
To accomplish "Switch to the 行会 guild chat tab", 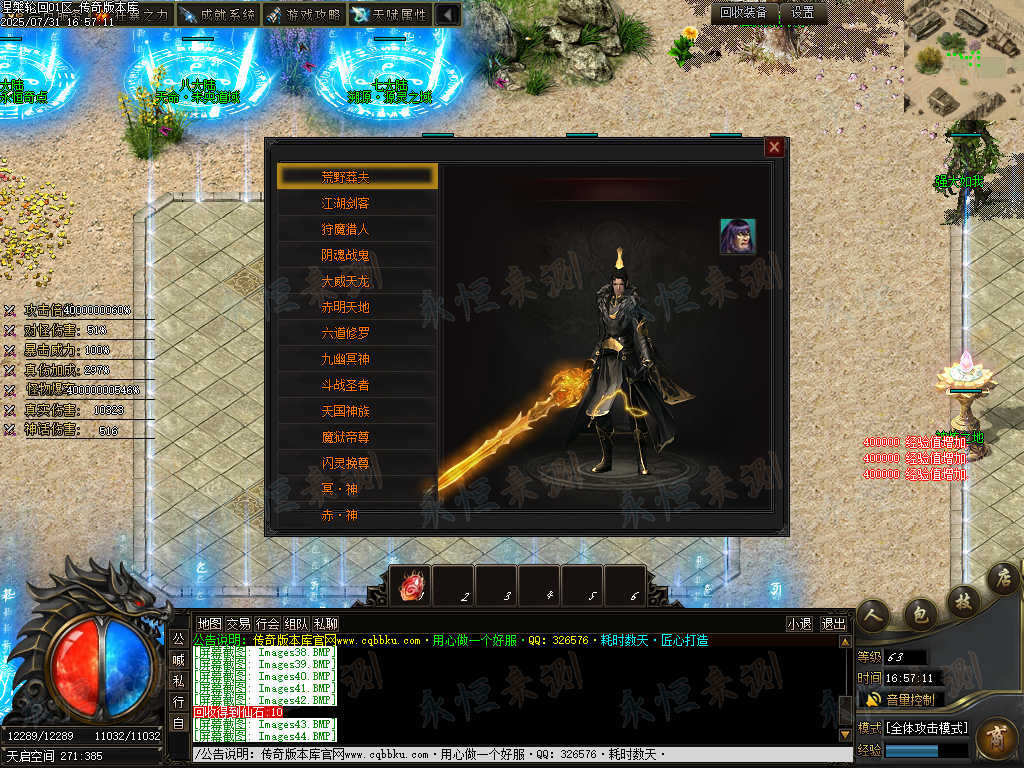I will tap(267, 623).
